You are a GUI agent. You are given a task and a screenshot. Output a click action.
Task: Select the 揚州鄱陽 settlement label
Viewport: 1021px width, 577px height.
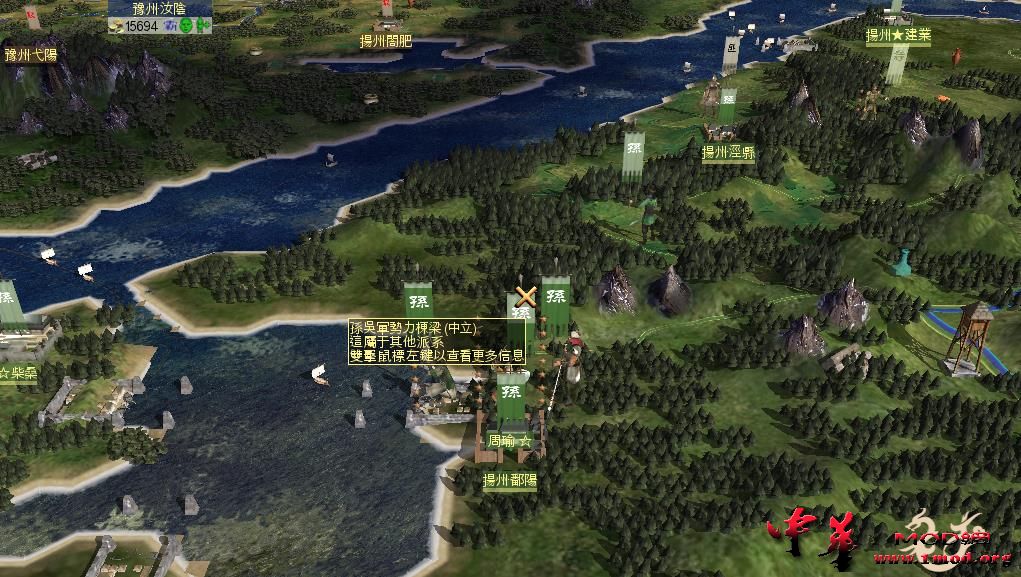point(510,480)
